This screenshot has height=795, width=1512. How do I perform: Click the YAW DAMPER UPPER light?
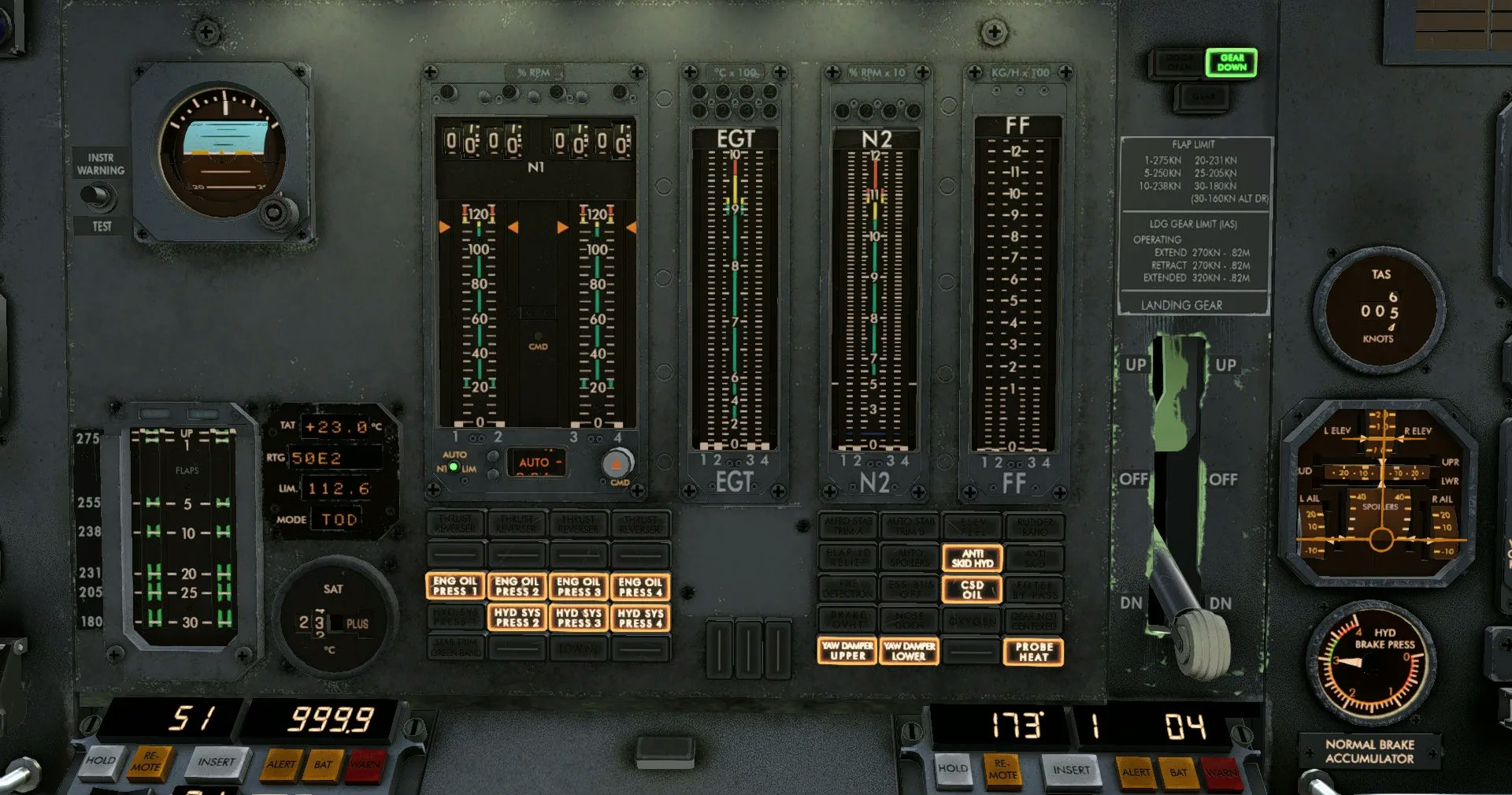coord(847,651)
